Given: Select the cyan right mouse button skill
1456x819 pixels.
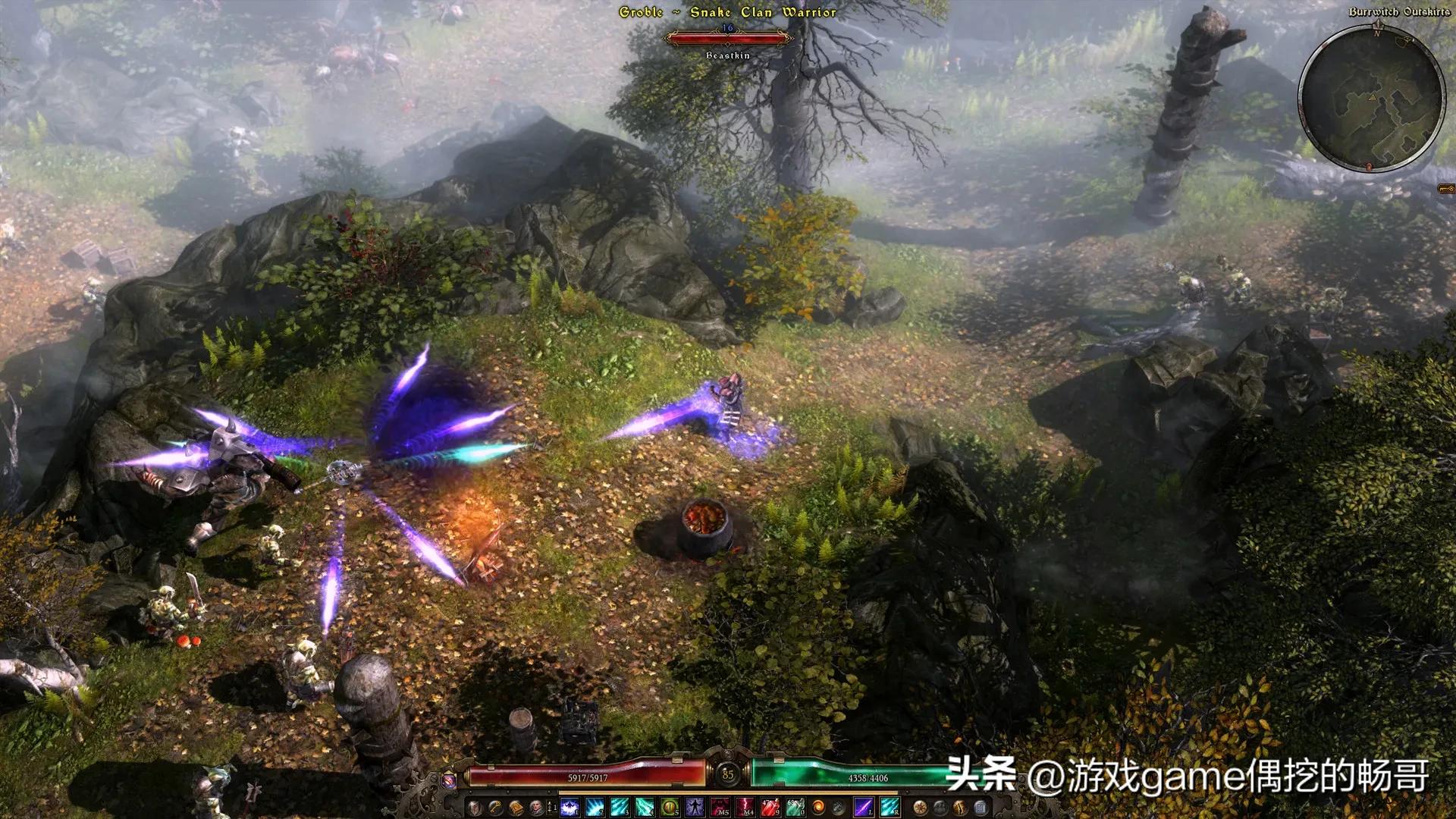Looking at the screenshot, I should coord(888,808).
